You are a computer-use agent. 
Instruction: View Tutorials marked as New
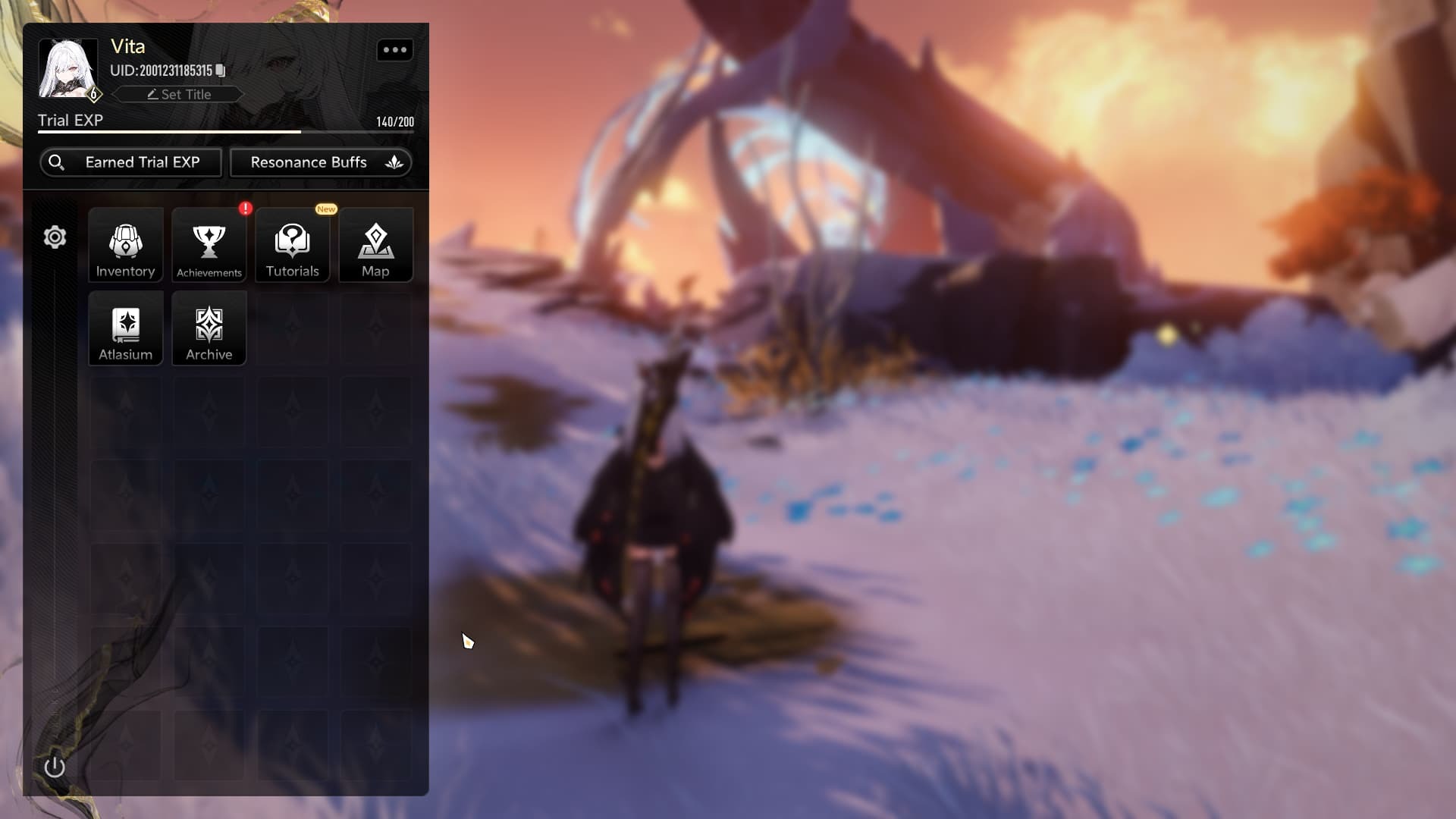(x=292, y=244)
